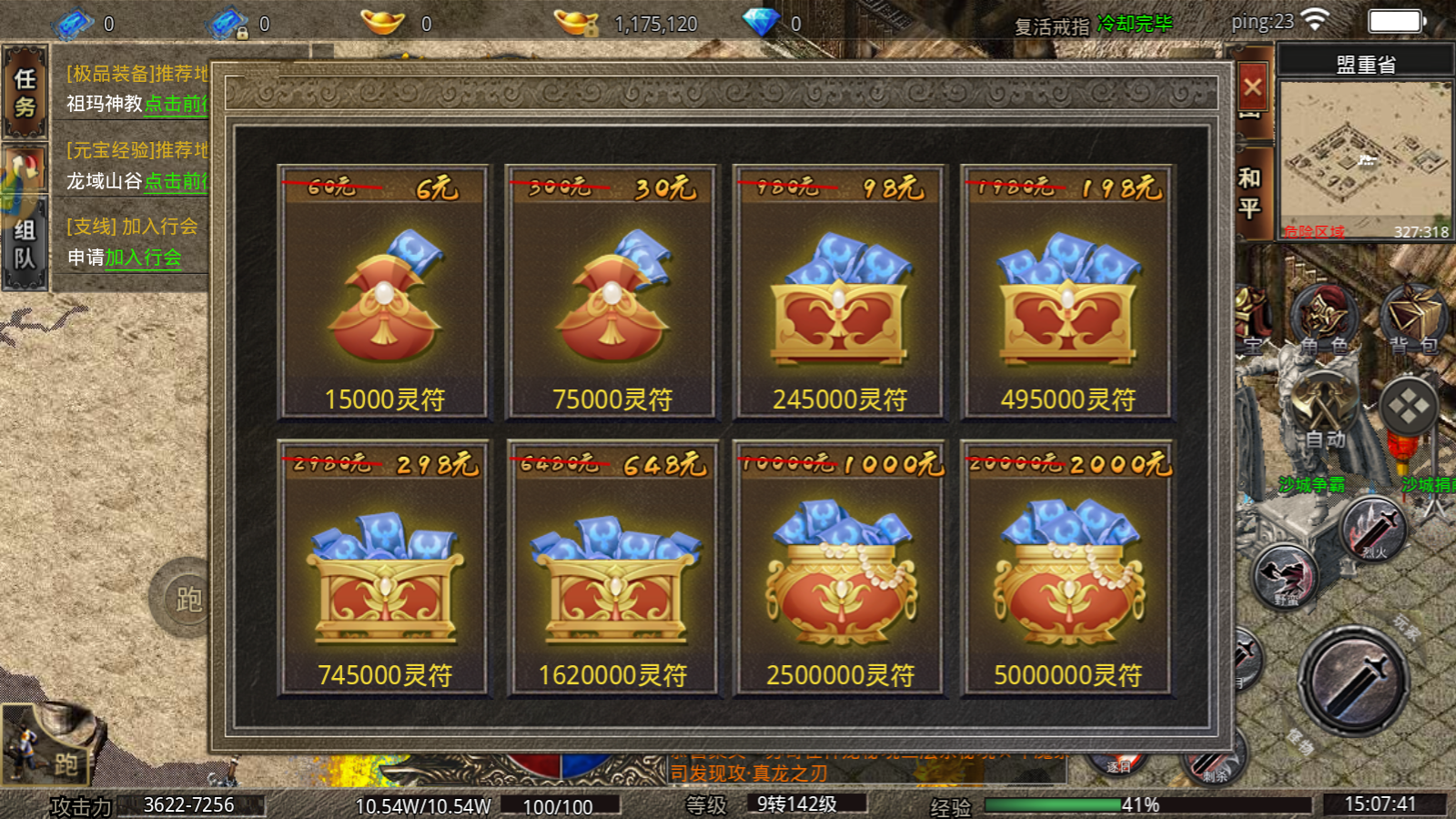Select the 30元 75000灵符 bag
Viewport: 1456px width, 819px height.
612,293
